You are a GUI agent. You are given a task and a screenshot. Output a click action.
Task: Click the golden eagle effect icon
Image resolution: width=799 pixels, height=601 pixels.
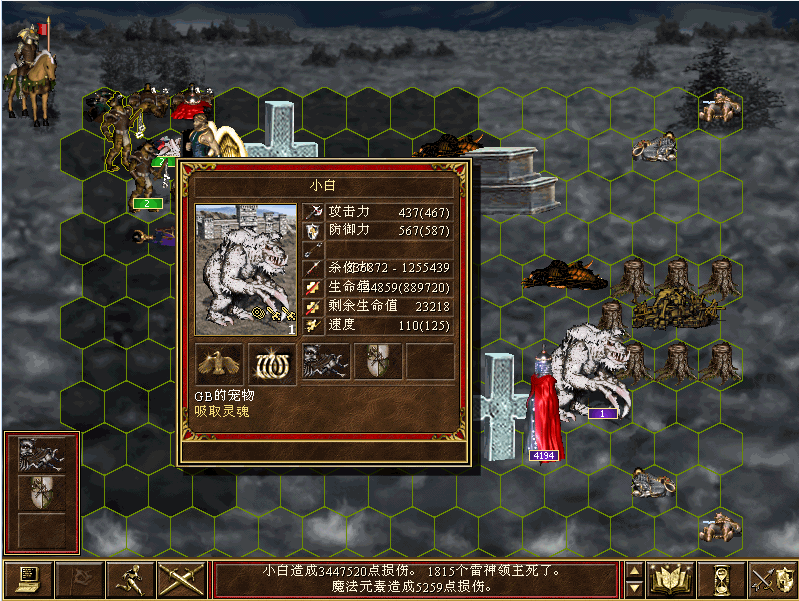point(219,362)
